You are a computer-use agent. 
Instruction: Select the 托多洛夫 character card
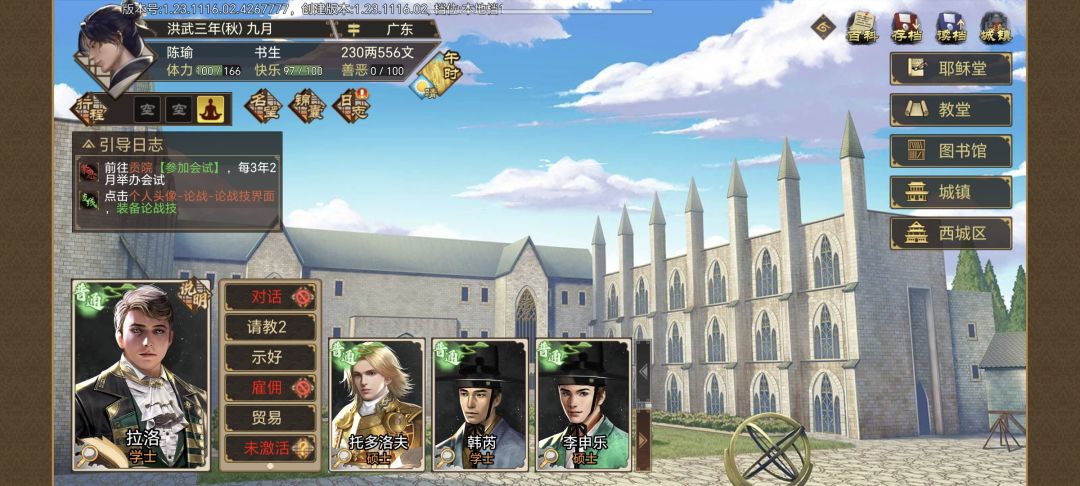click(x=377, y=404)
